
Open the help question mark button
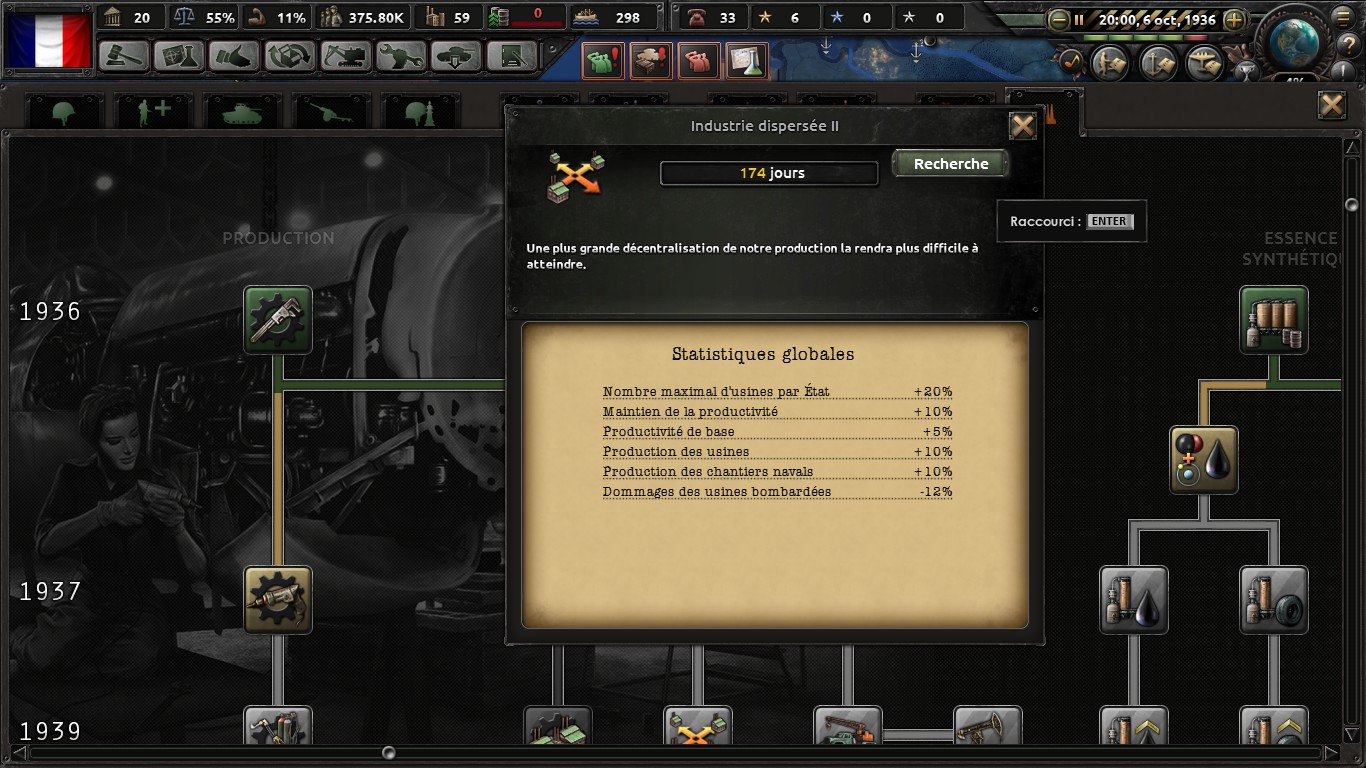click(1350, 44)
